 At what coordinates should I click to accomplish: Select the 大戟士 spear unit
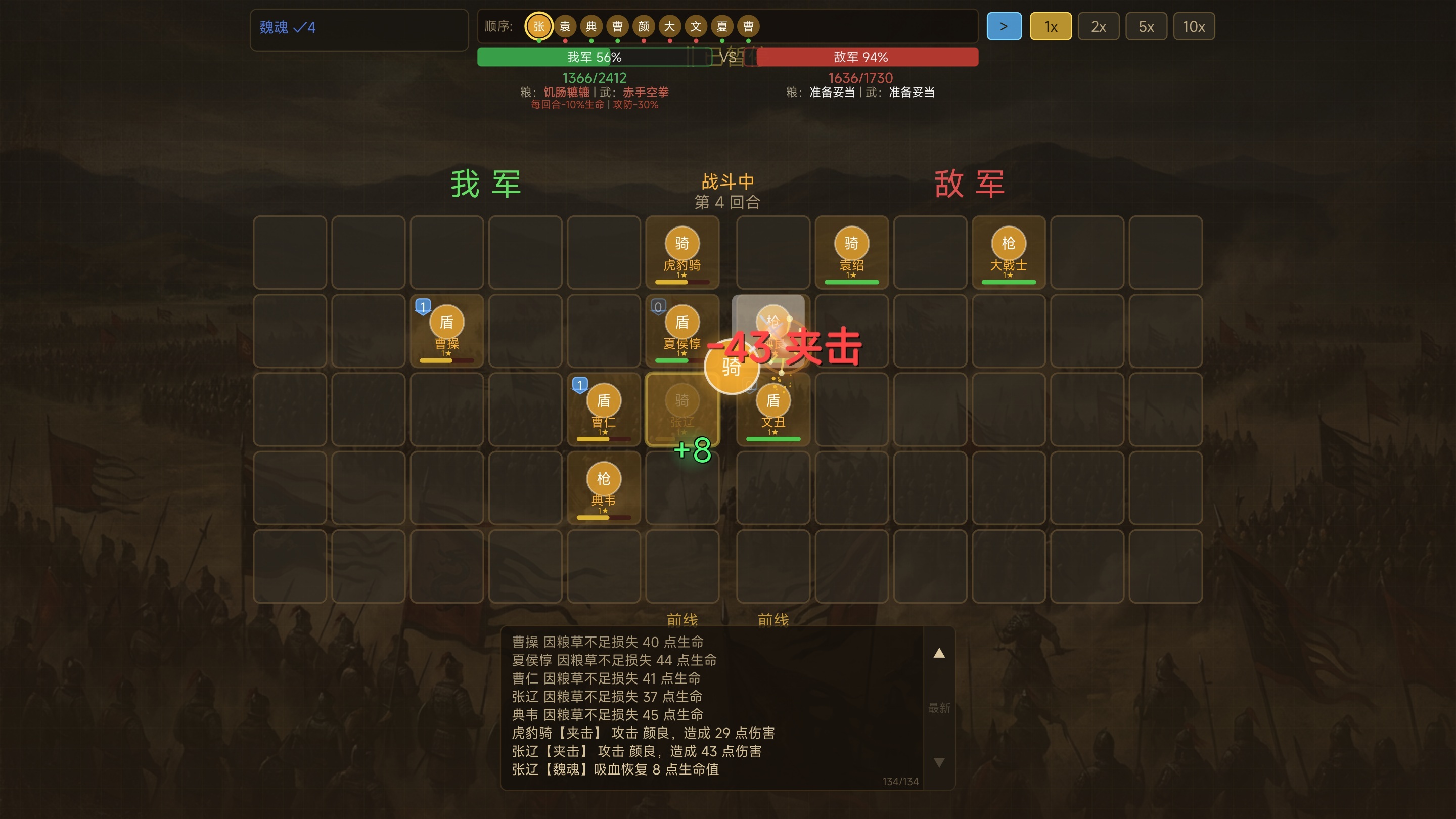point(1009,252)
